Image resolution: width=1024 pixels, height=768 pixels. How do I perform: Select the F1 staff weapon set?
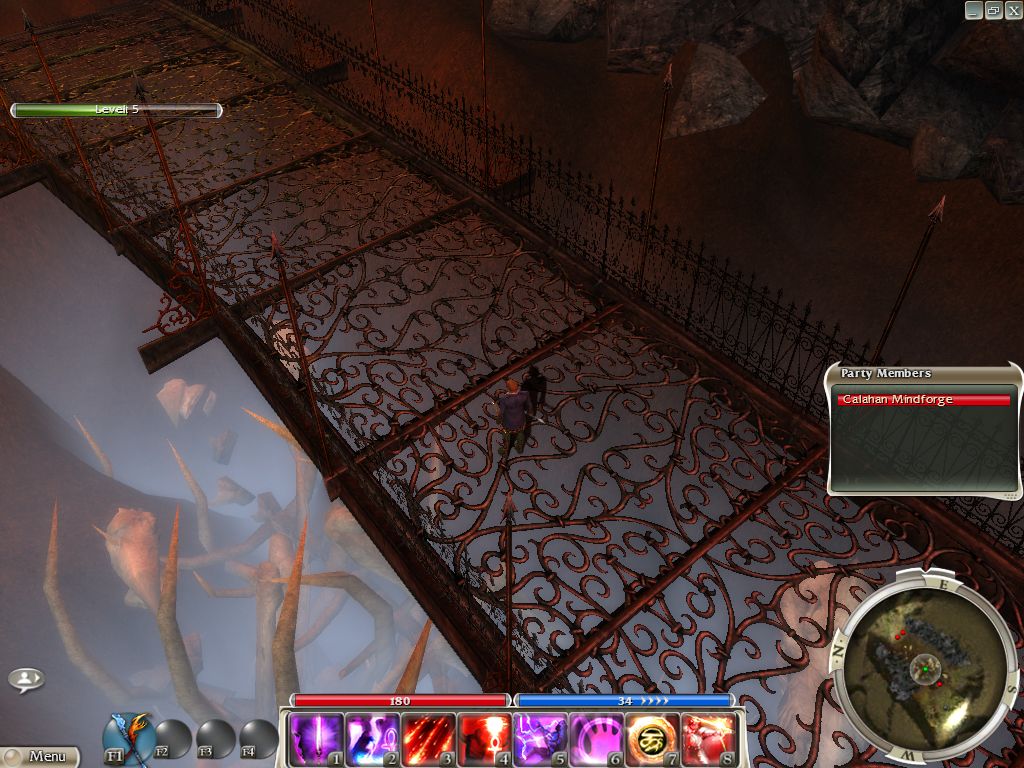128,737
